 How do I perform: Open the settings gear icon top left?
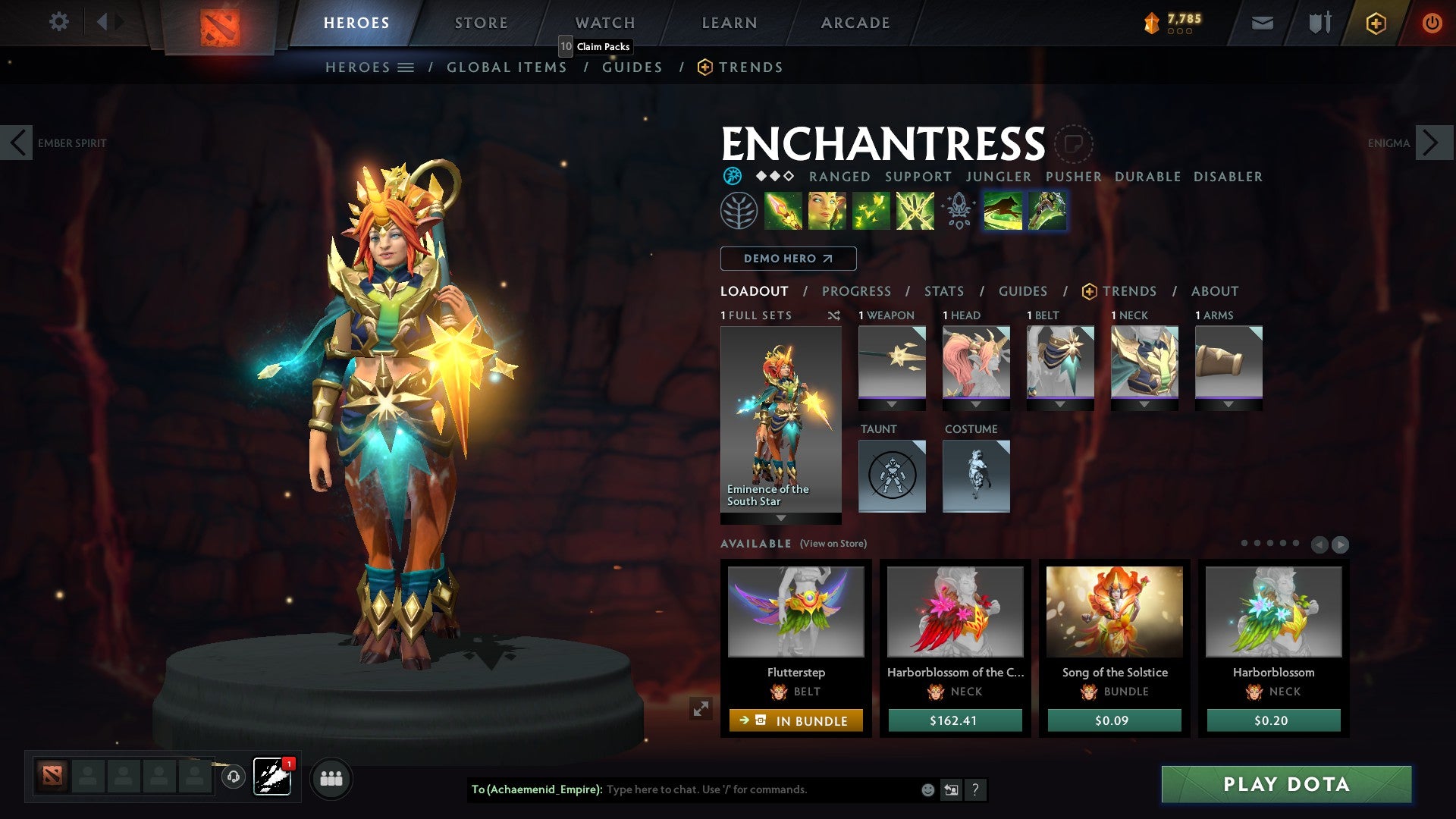click(x=58, y=22)
